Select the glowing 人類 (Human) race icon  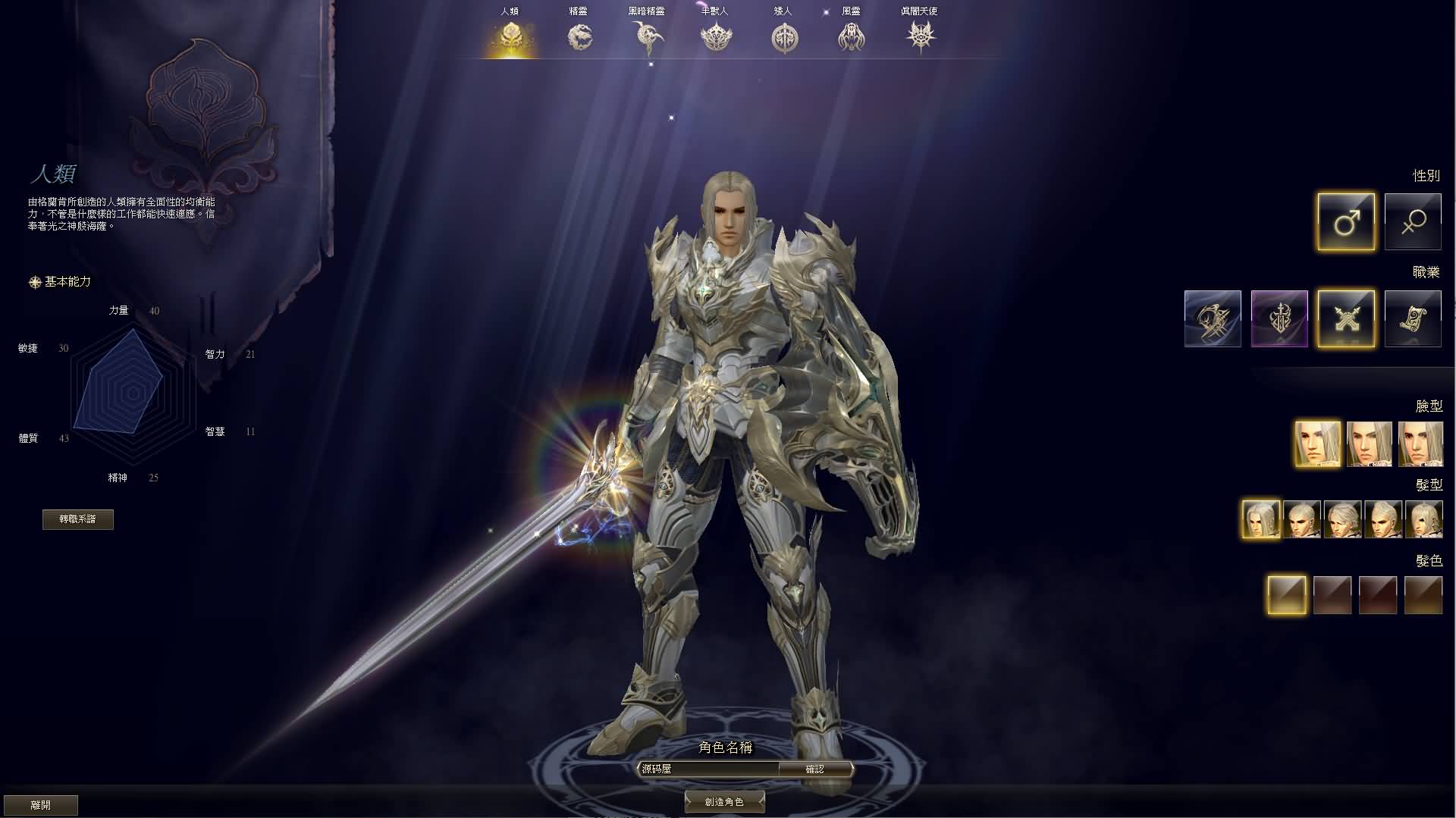click(513, 36)
